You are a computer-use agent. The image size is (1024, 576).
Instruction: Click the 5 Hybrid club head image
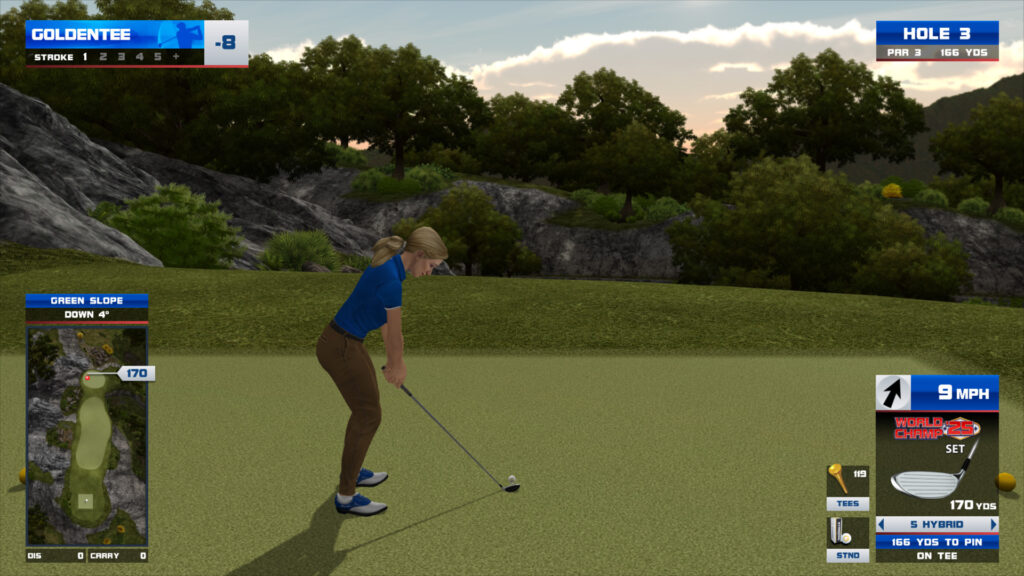point(928,482)
